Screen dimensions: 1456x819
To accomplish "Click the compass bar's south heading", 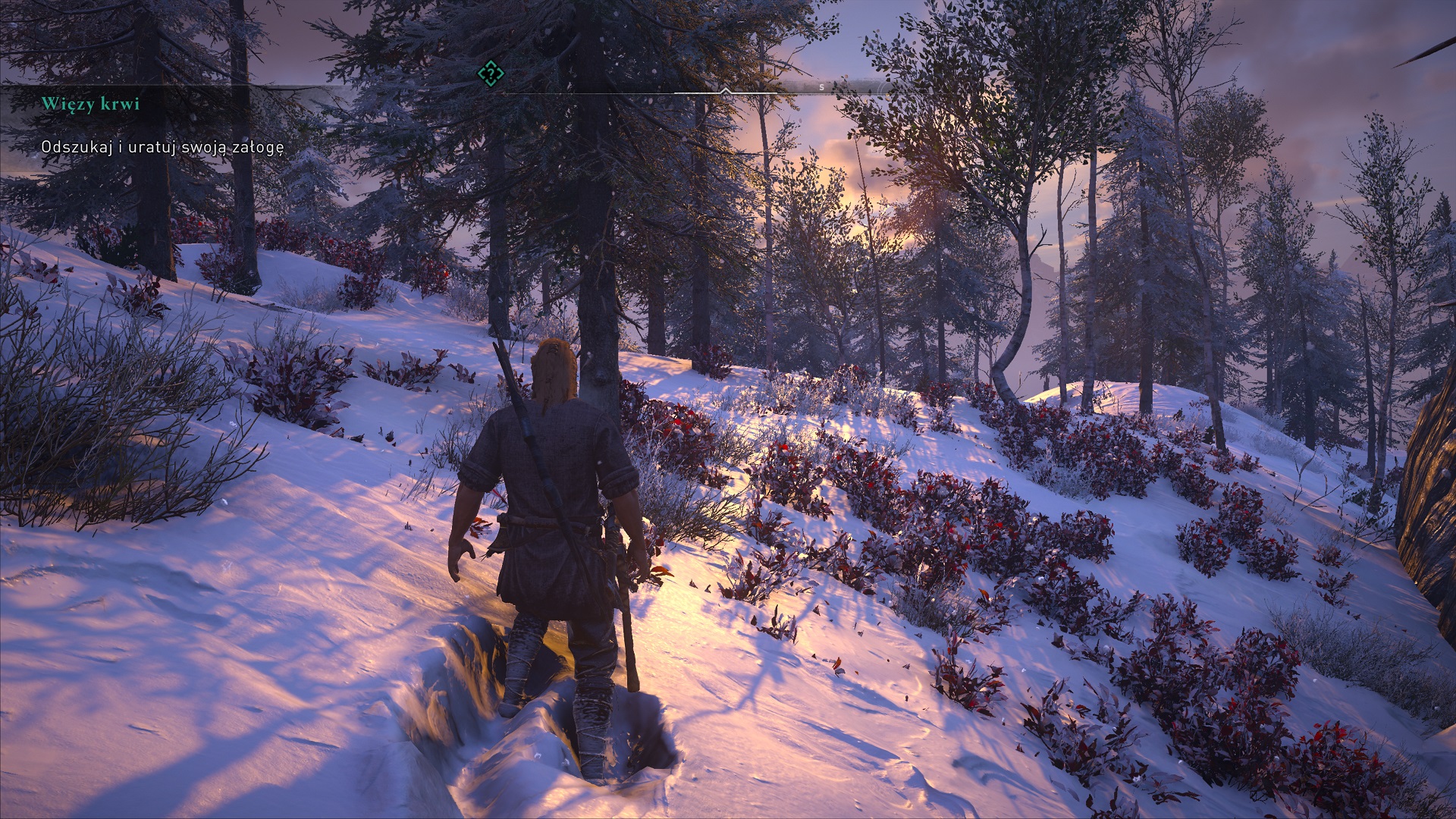I will tap(821, 87).
